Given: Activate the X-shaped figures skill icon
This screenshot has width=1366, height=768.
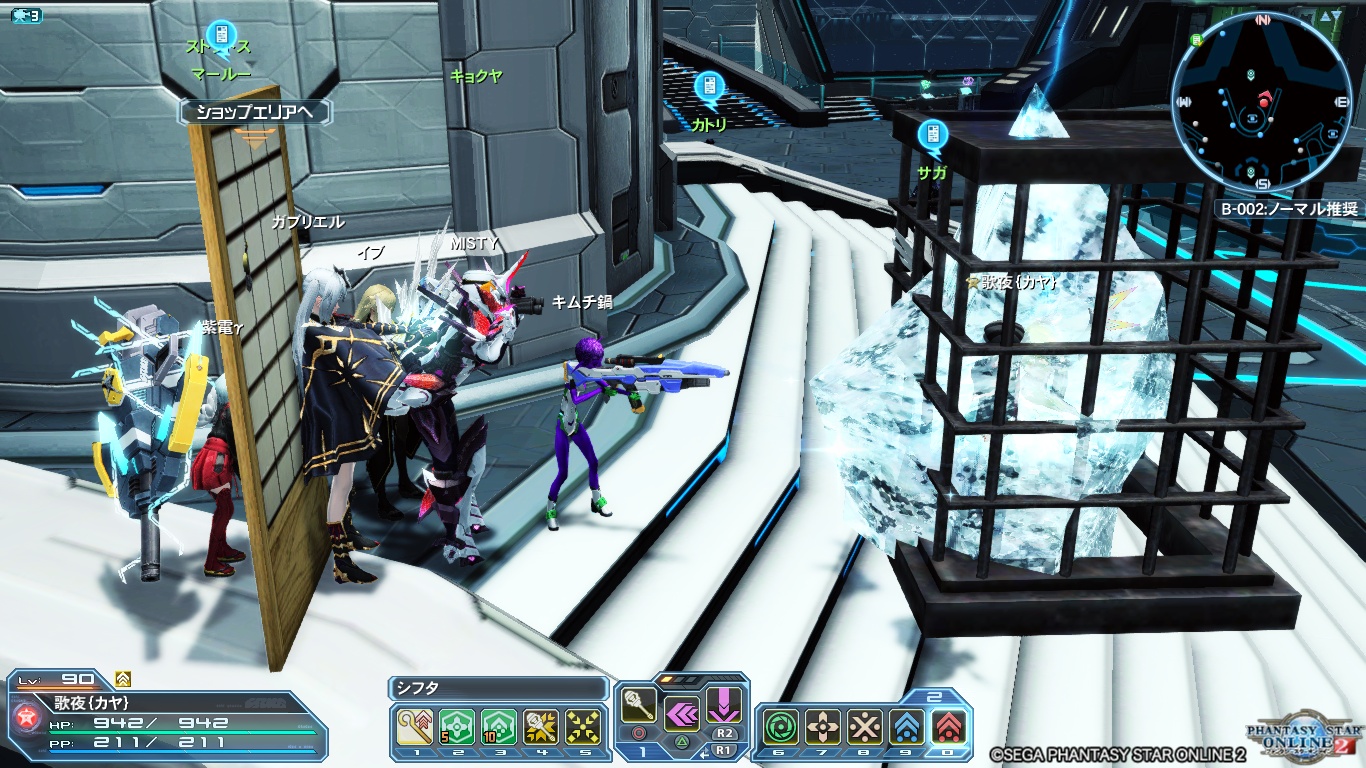Looking at the screenshot, I should 864,727.
